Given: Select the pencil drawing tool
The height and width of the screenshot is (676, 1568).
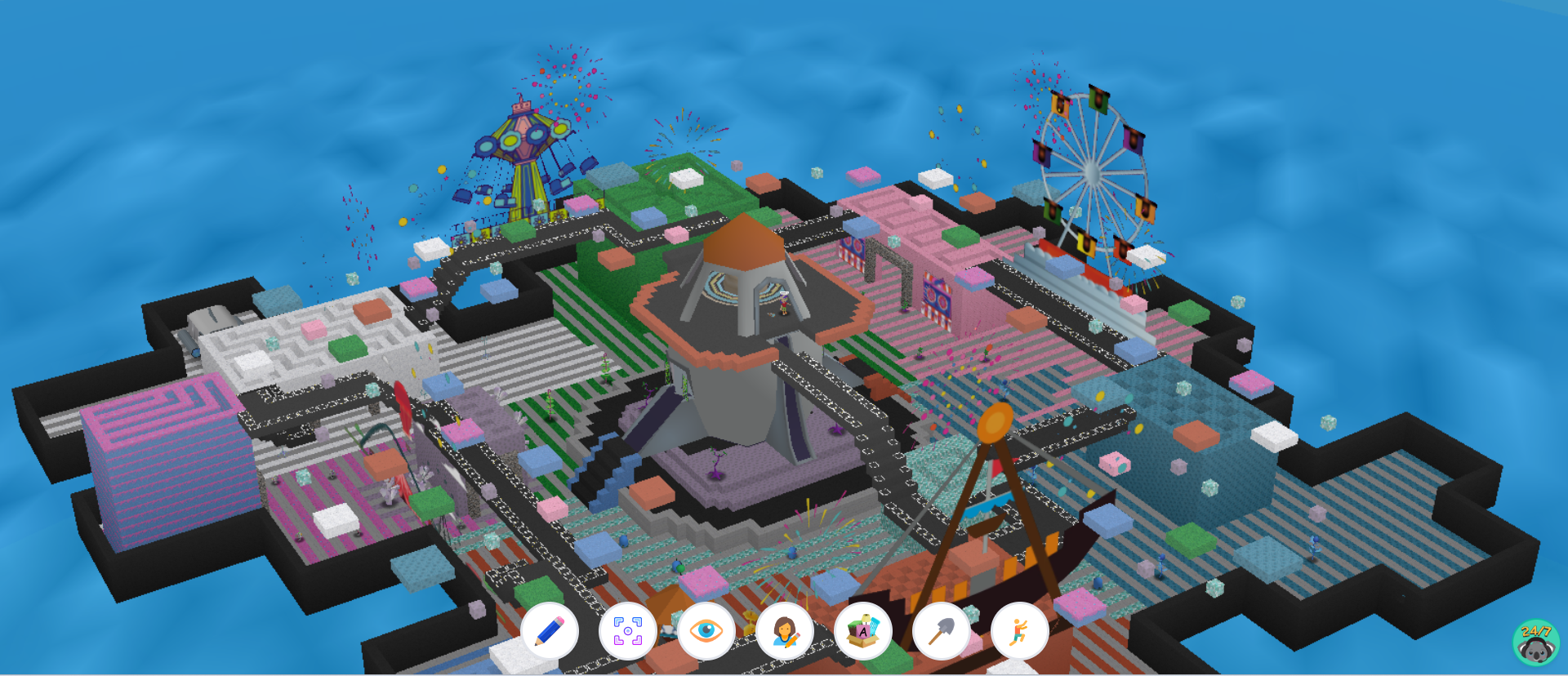Looking at the screenshot, I should pos(550,630).
